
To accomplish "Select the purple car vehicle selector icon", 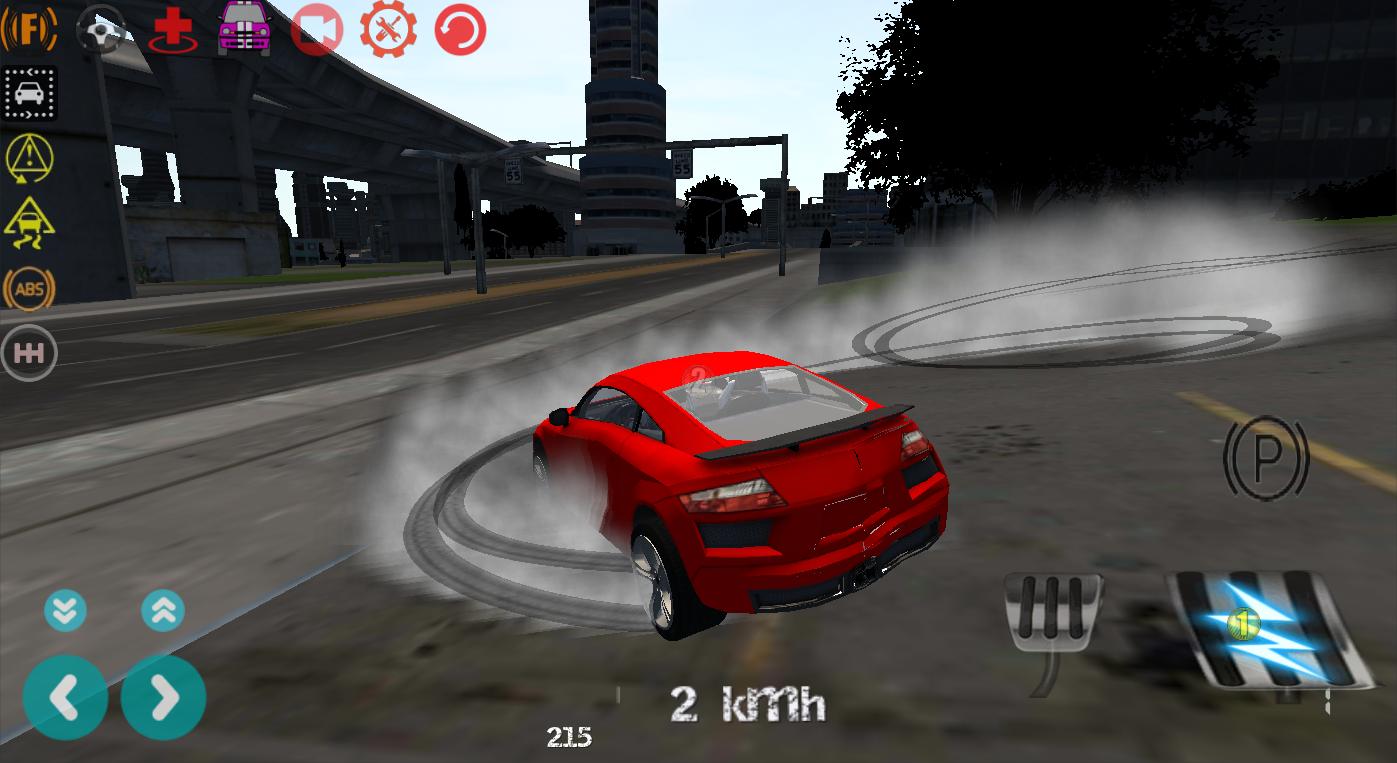I will click(x=241, y=28).
